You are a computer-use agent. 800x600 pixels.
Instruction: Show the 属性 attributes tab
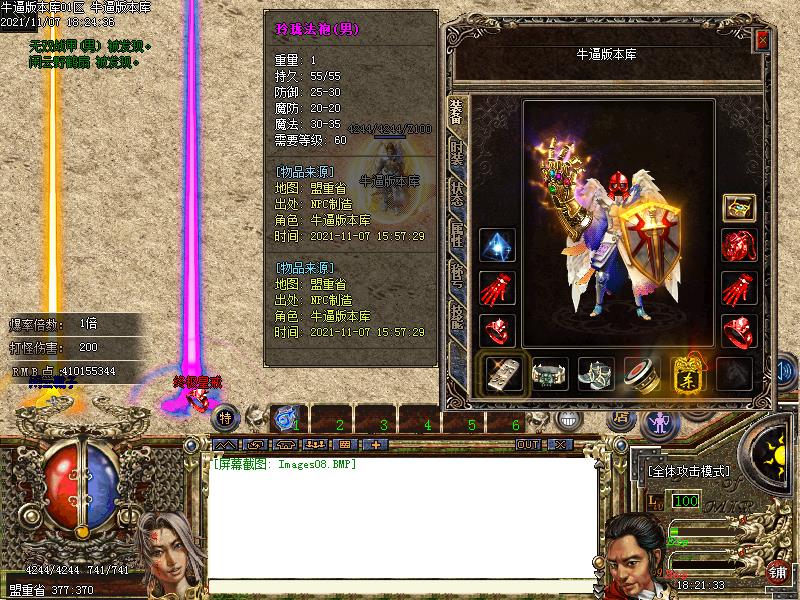pos(456,235)
